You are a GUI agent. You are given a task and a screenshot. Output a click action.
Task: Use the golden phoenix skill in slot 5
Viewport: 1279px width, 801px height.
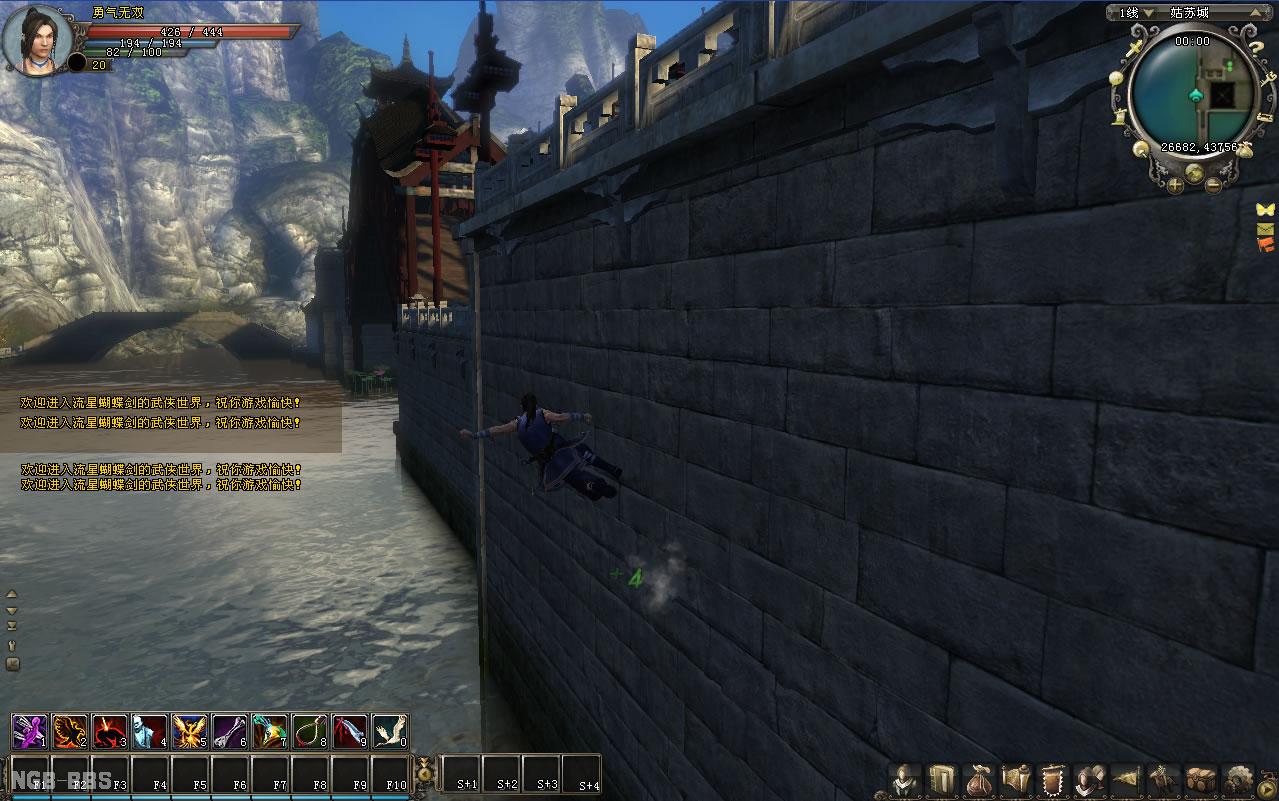pos(190,732)
